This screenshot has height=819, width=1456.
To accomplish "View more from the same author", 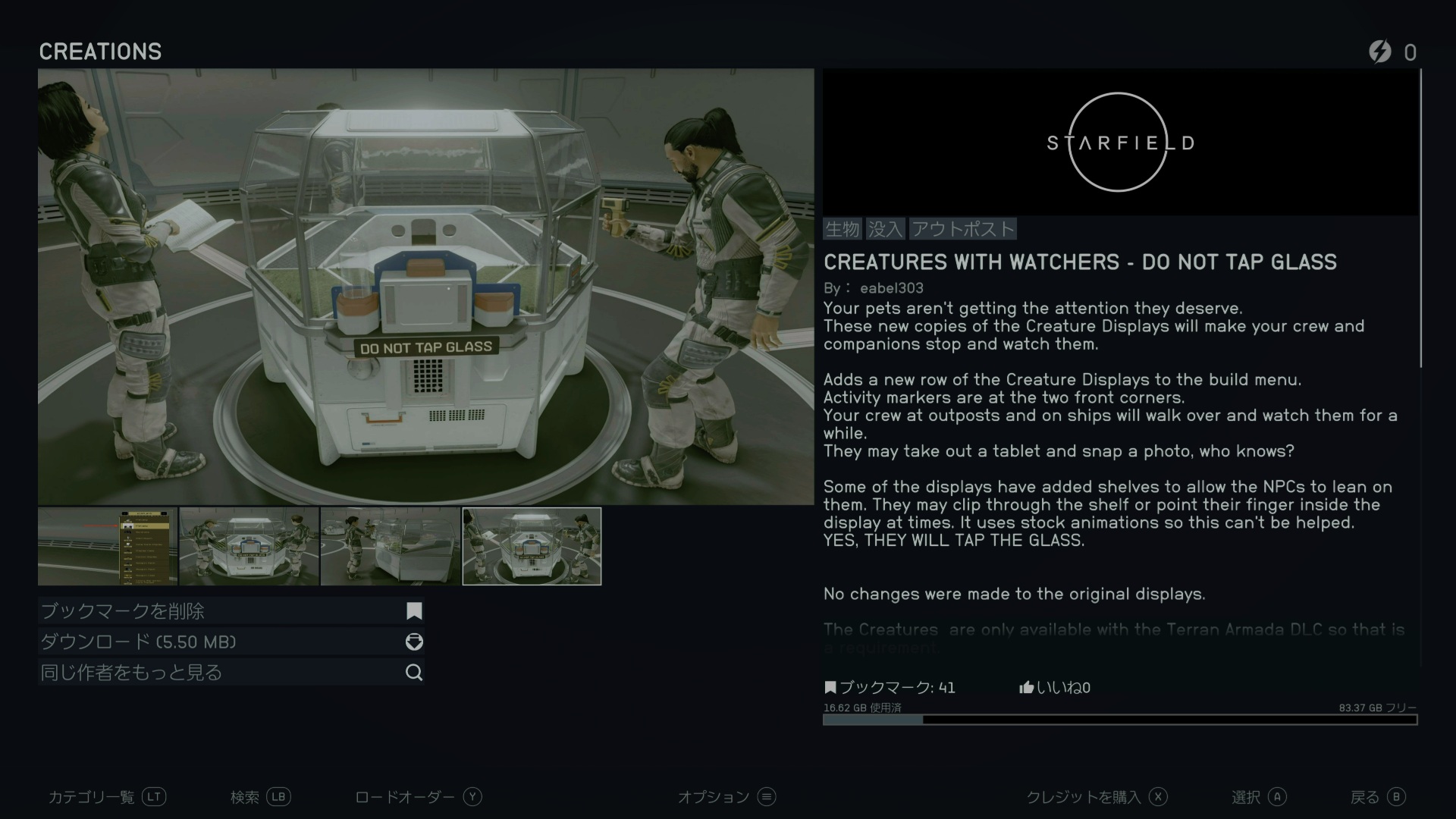I will [231, 673].
